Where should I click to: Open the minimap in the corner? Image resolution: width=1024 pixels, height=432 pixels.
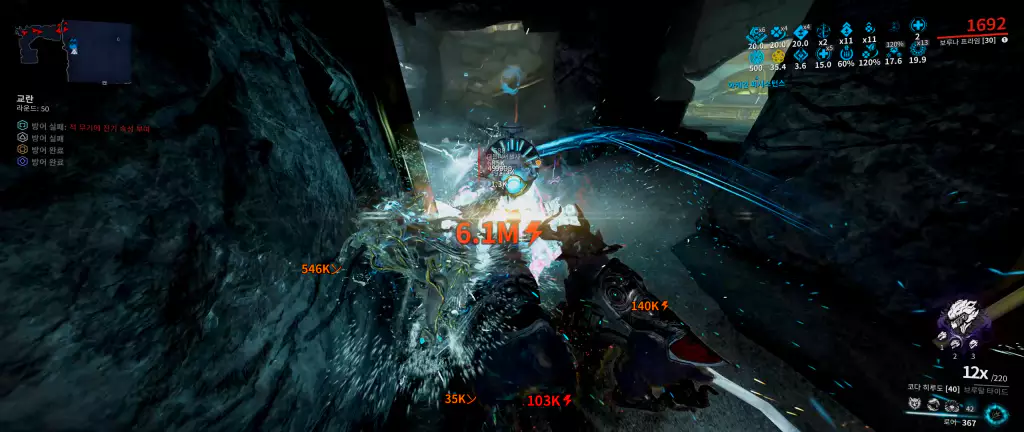point(73,51)
